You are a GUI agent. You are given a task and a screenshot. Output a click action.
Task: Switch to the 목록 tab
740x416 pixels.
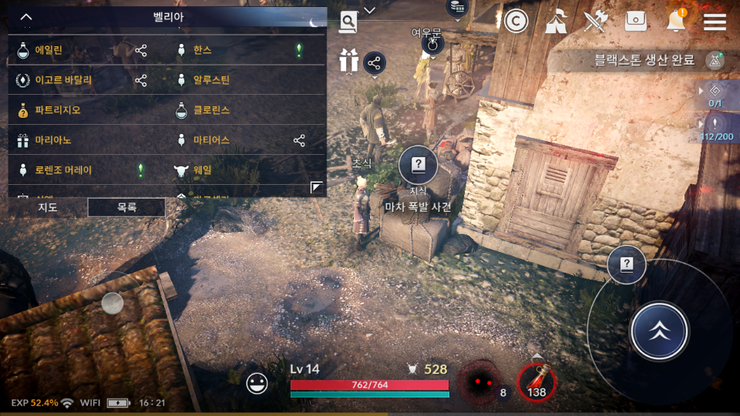[x=126, y=207]
